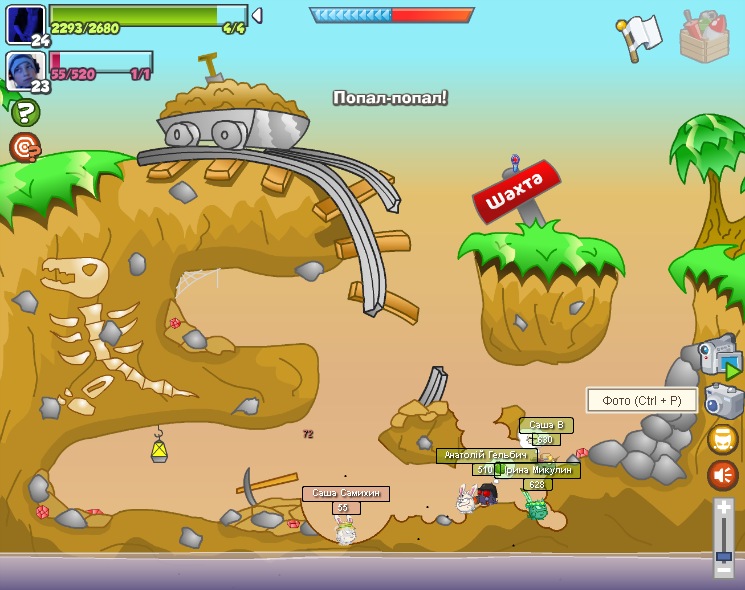Mute sound with the red speaker button

click(723, 475)
